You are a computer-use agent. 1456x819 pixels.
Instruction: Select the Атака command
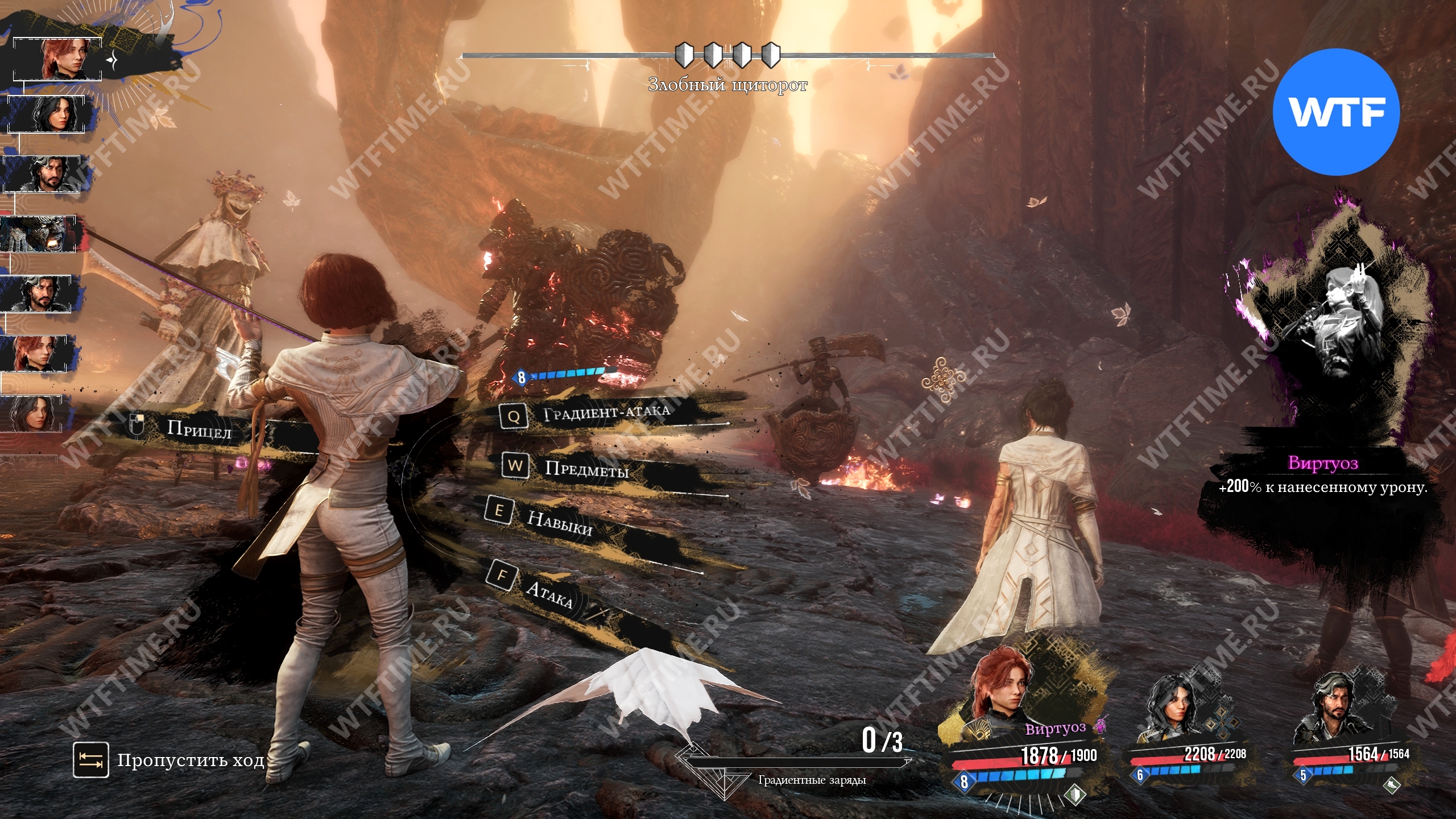coord(548,593)
